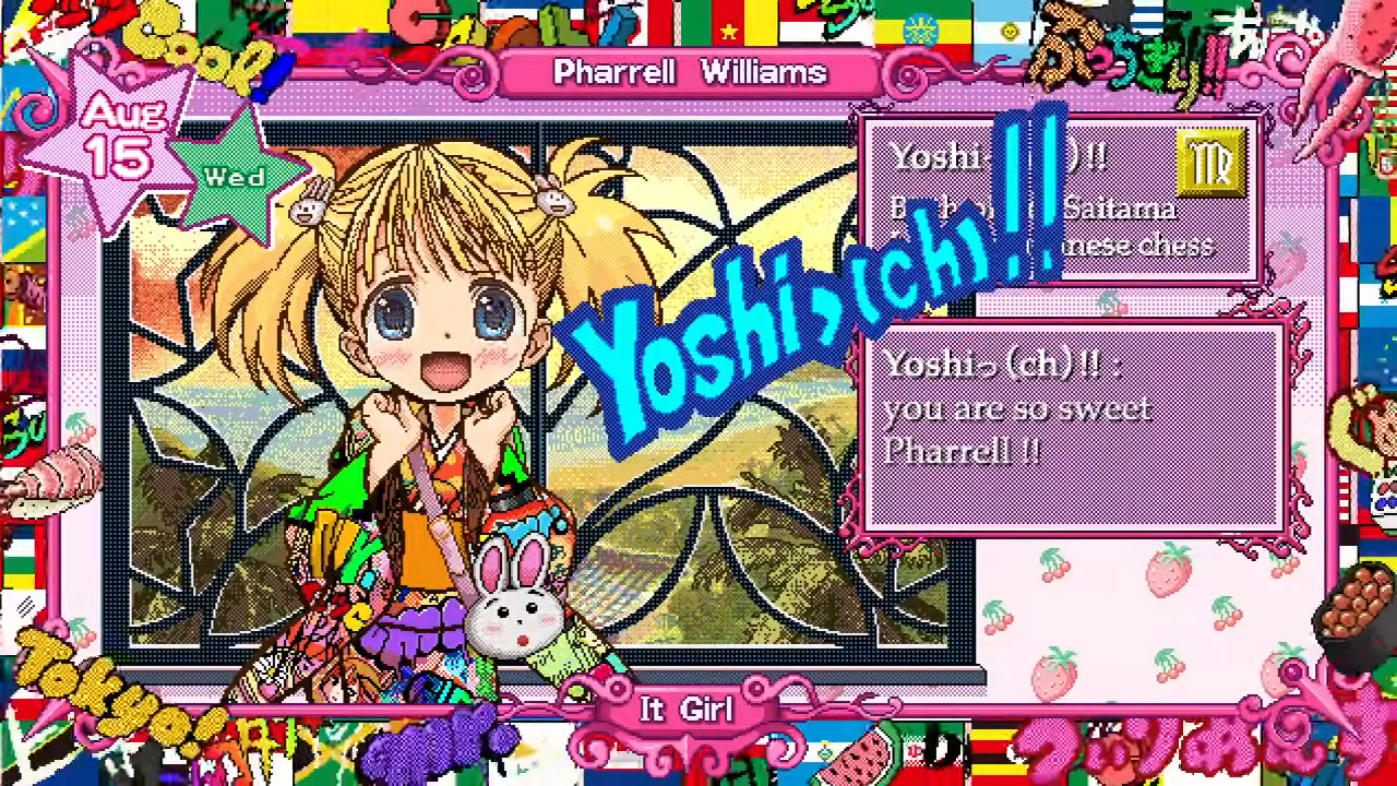Click the green Wed weekday star

236,177
